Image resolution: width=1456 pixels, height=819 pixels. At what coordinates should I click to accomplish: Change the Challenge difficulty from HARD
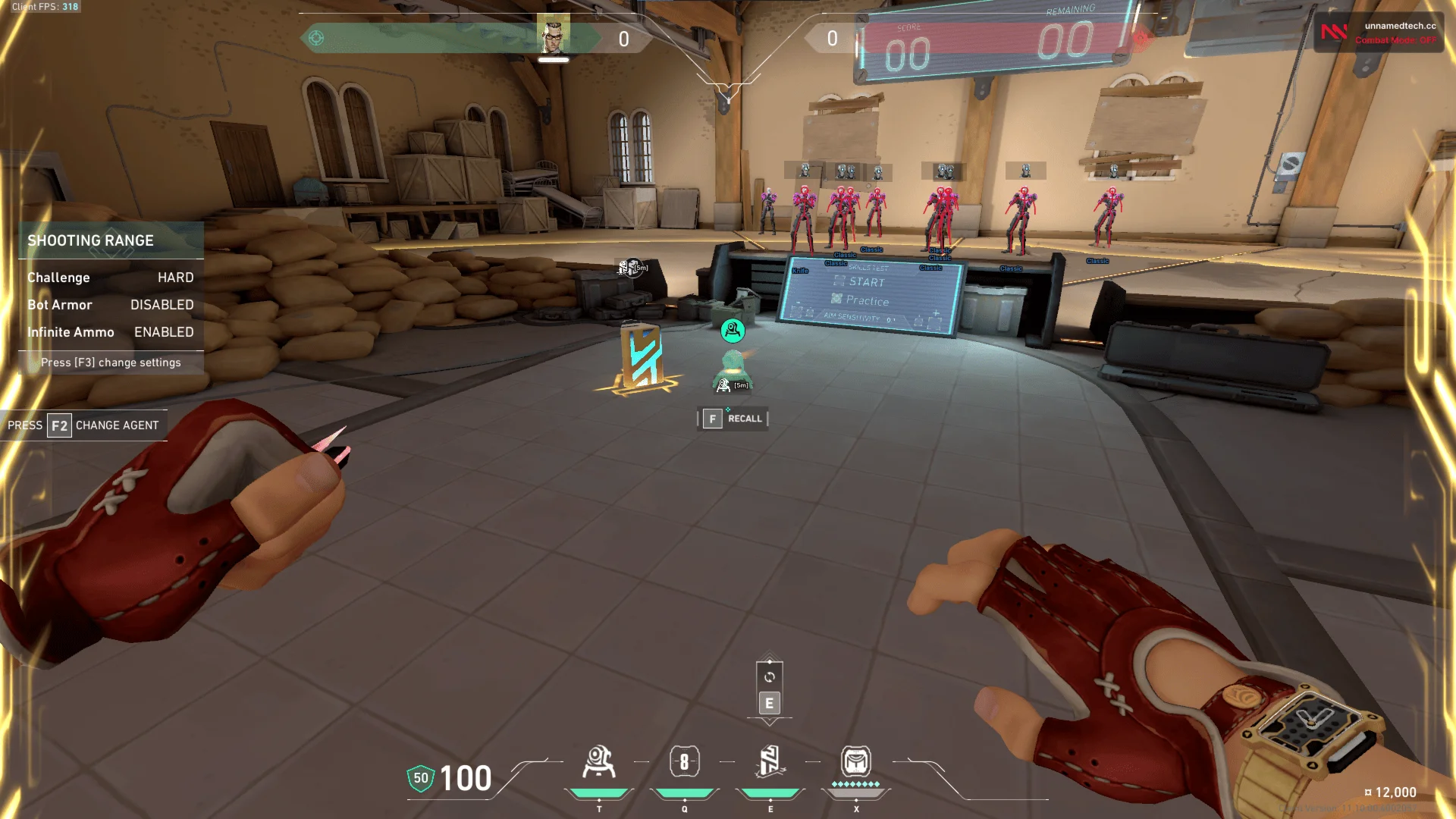pos(176,278)
